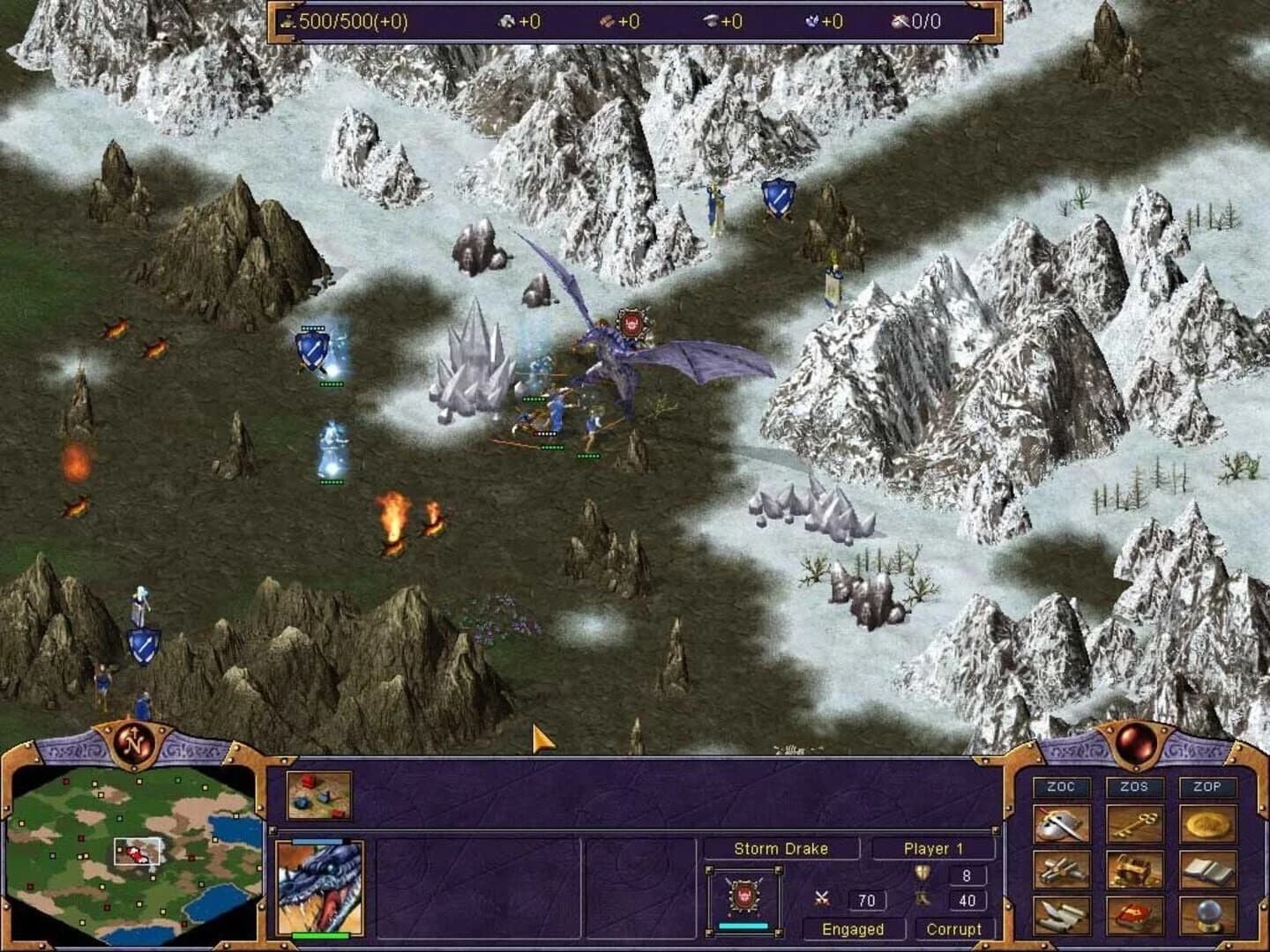
Task: Open the key settlements panel icon
Action: pyautogui.click(x=1134, y=824)
